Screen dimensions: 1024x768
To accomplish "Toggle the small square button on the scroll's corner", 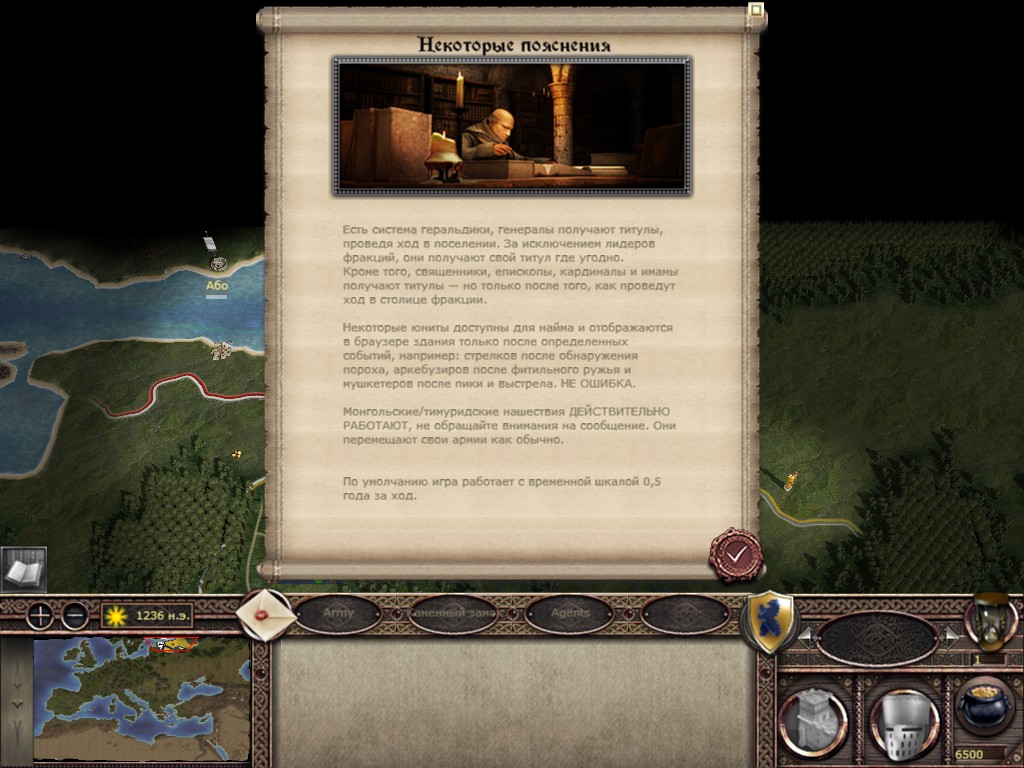I will point(756,13).
